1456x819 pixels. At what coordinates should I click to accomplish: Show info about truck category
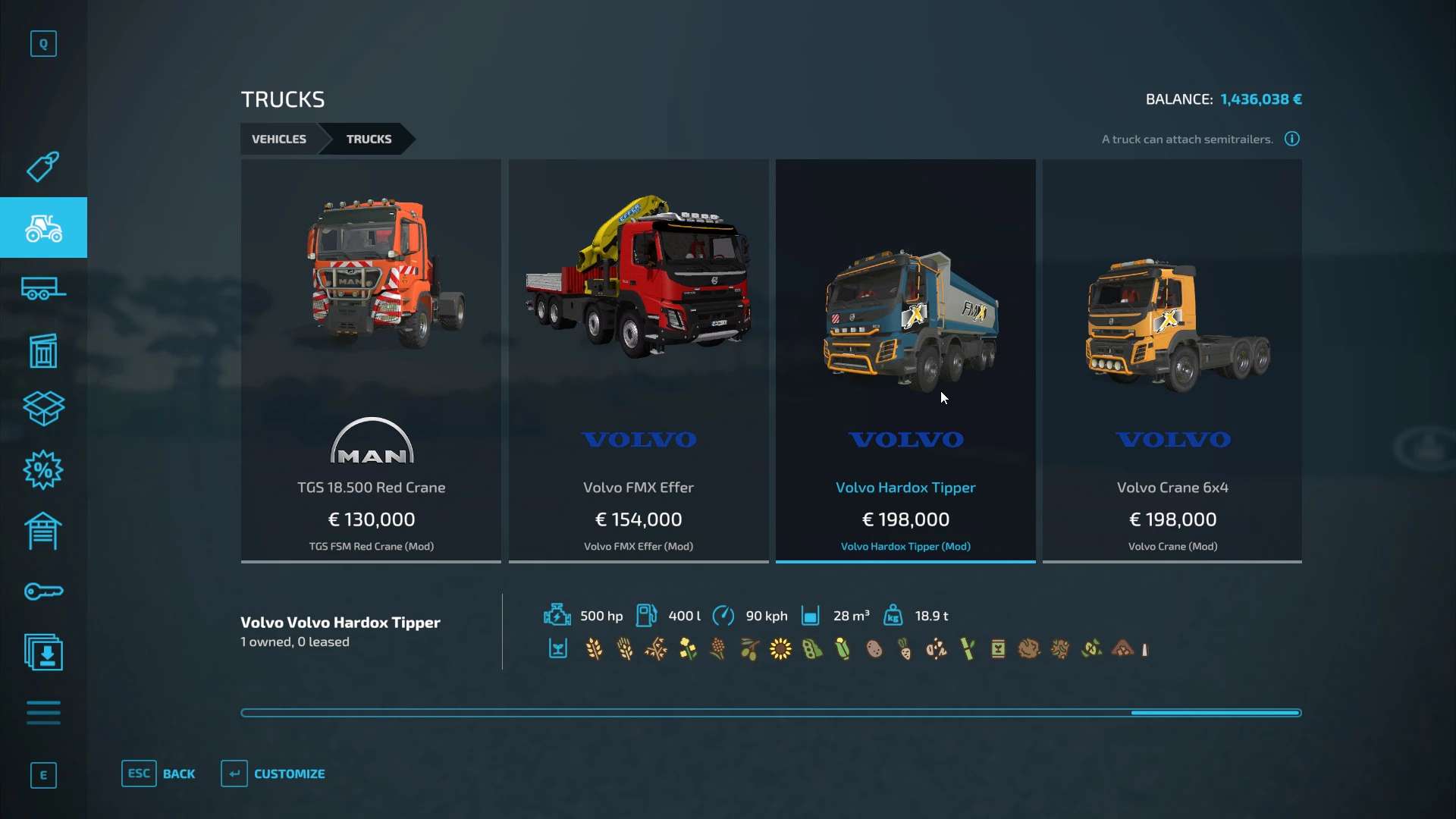point(1292,139)
